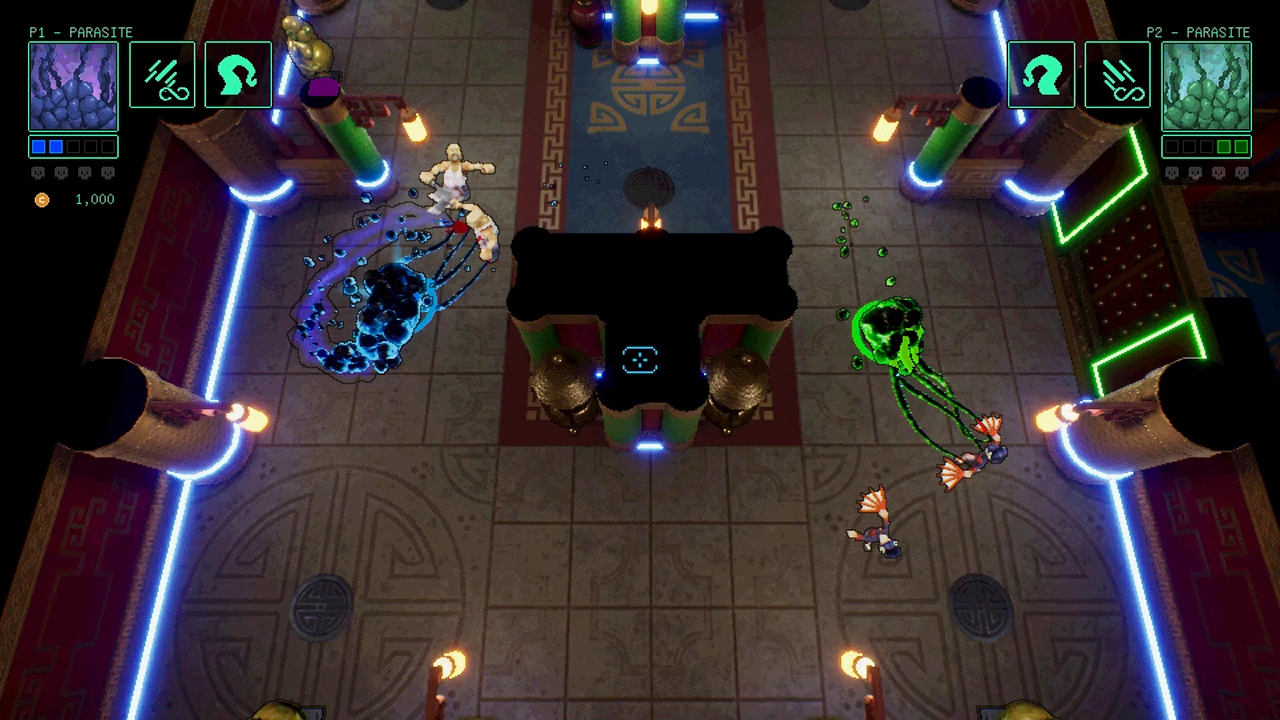
Task: Click the 1,000 coin counter text
Action: click(x=94, y=199)
